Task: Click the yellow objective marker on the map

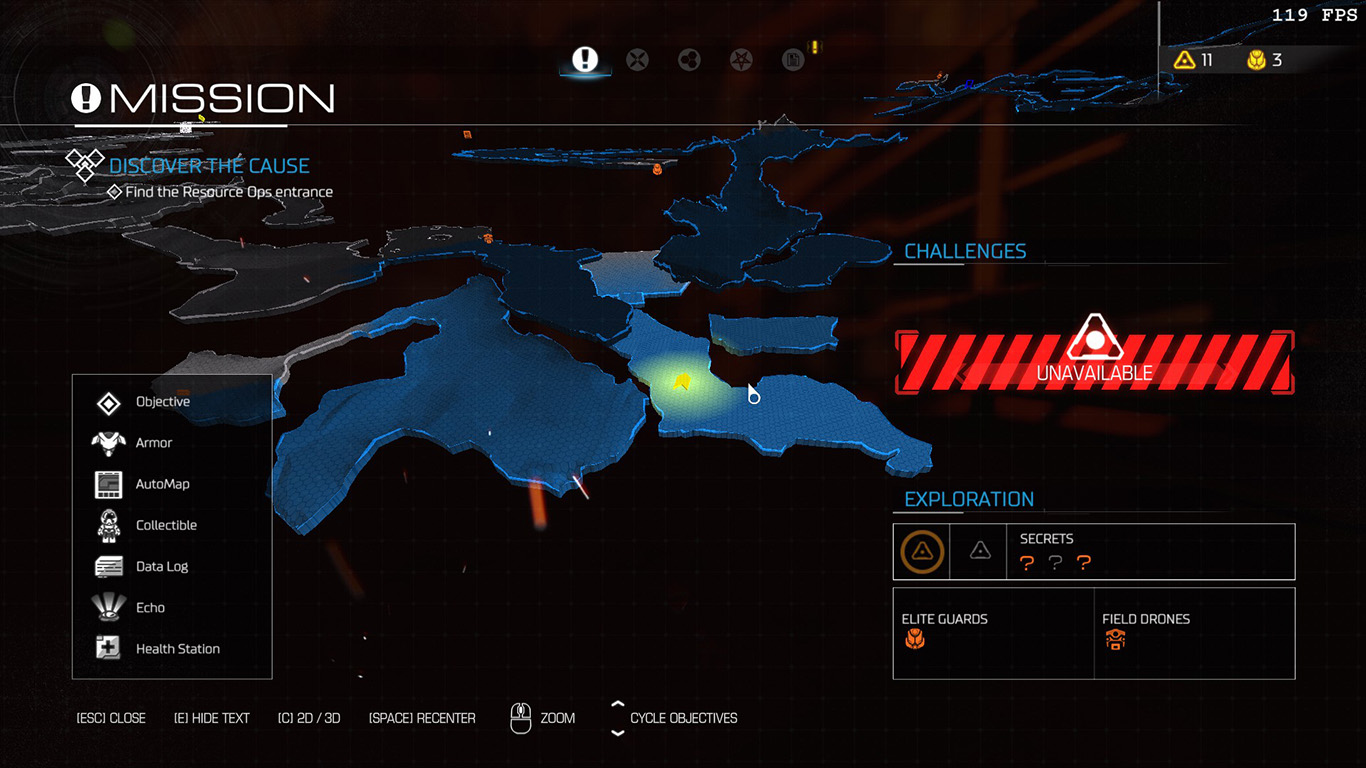Action: 683,382
